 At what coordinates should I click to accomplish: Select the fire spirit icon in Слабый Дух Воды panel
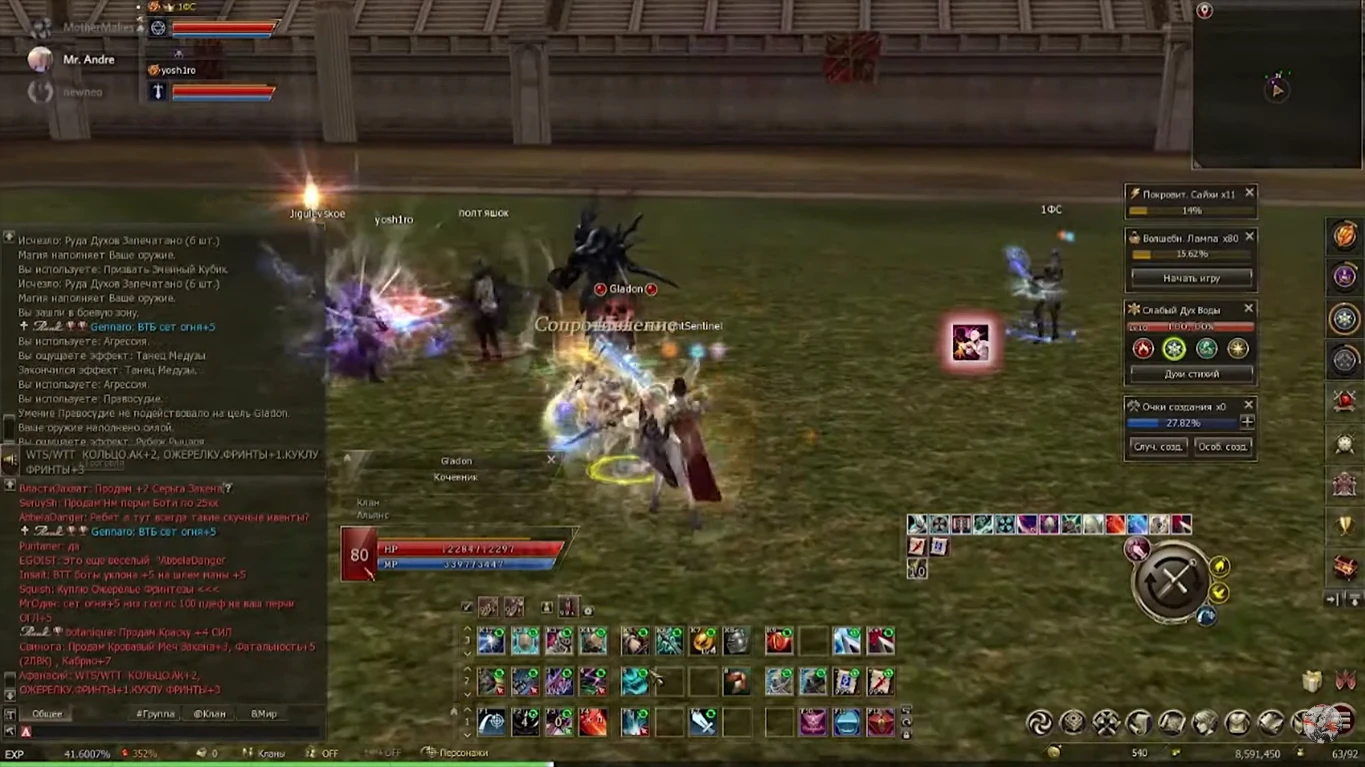[1143, 348]
